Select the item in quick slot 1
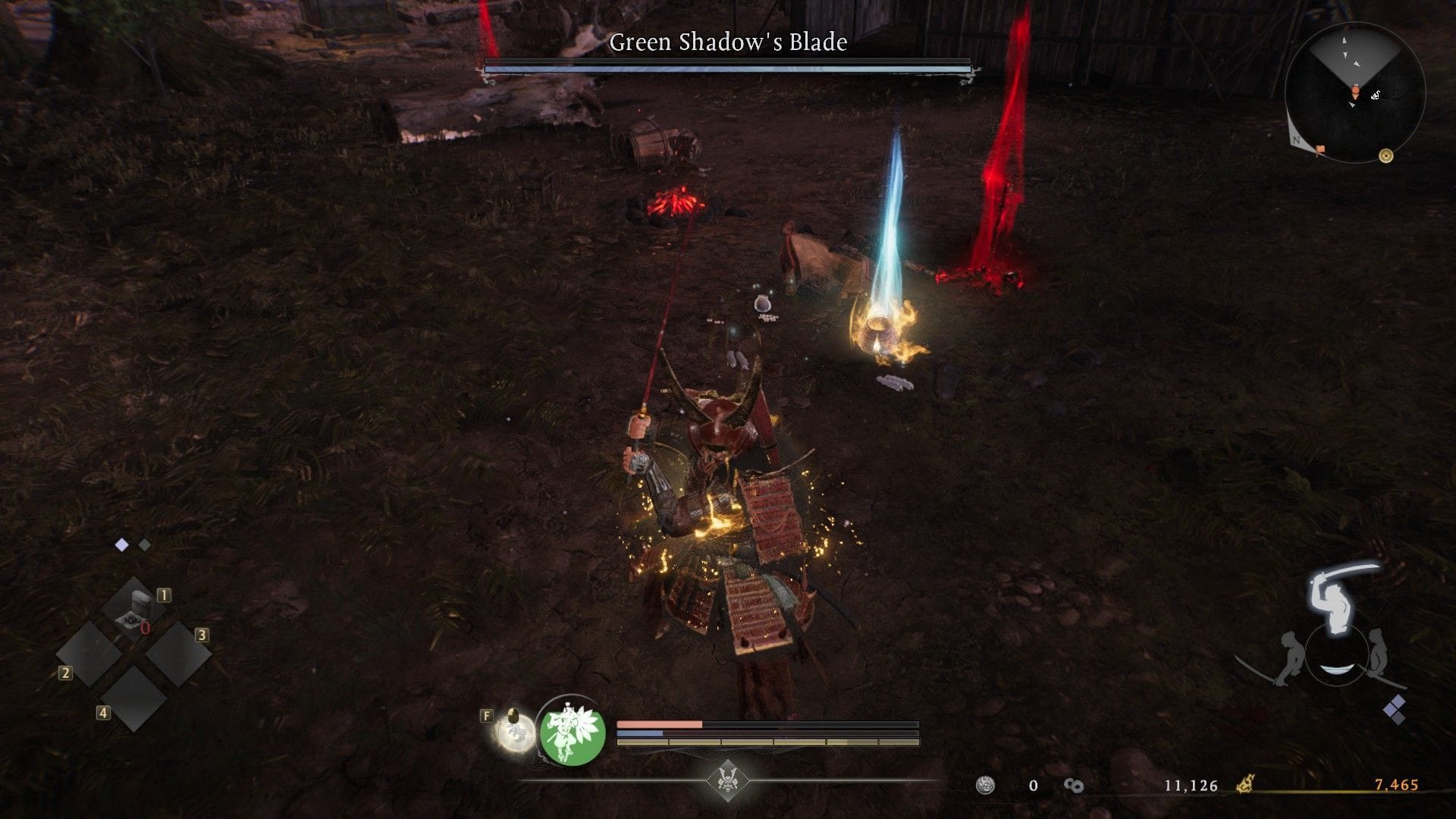 tap(134, 605)
